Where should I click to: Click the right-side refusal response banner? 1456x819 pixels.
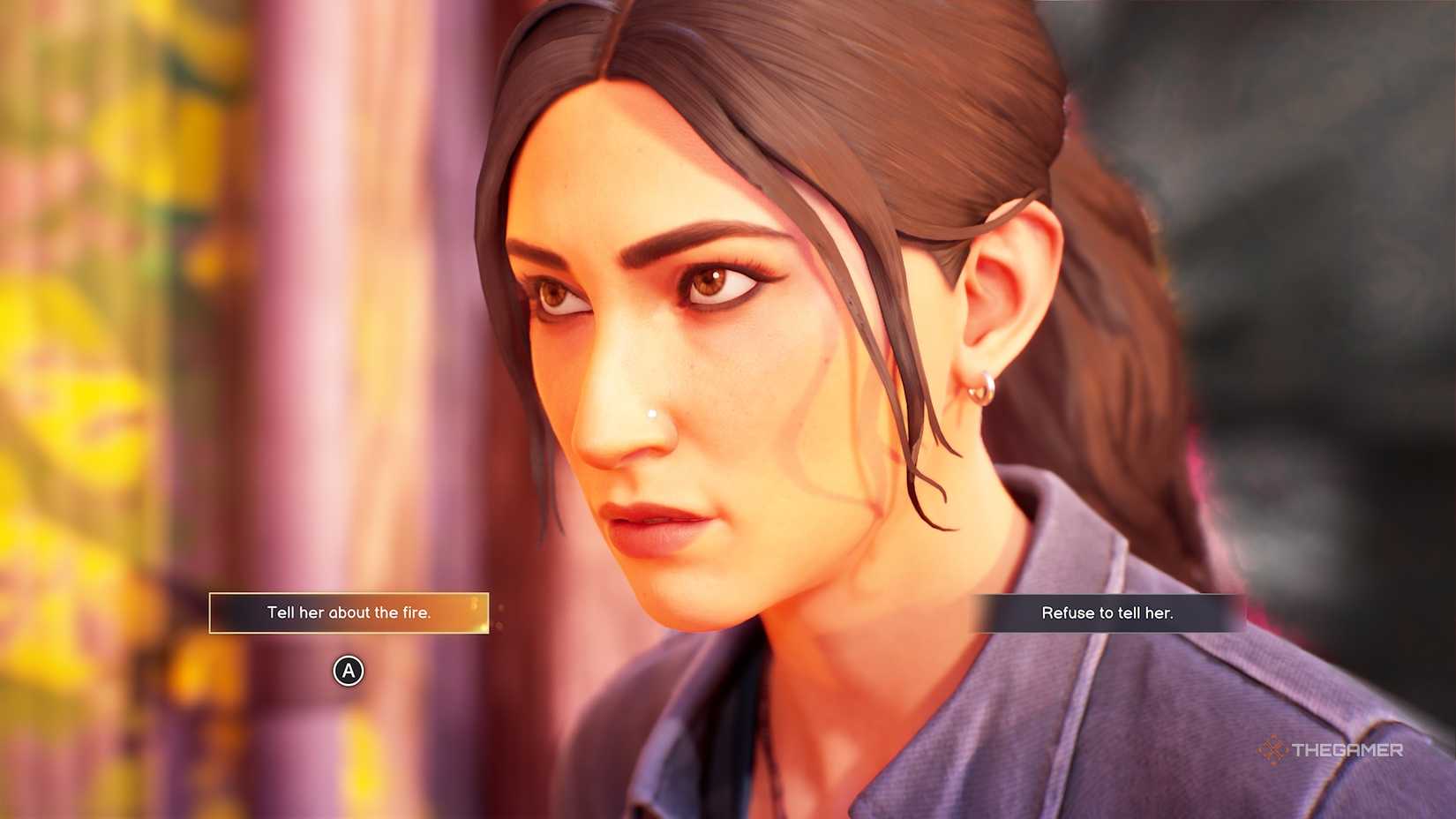[1107, 612]
